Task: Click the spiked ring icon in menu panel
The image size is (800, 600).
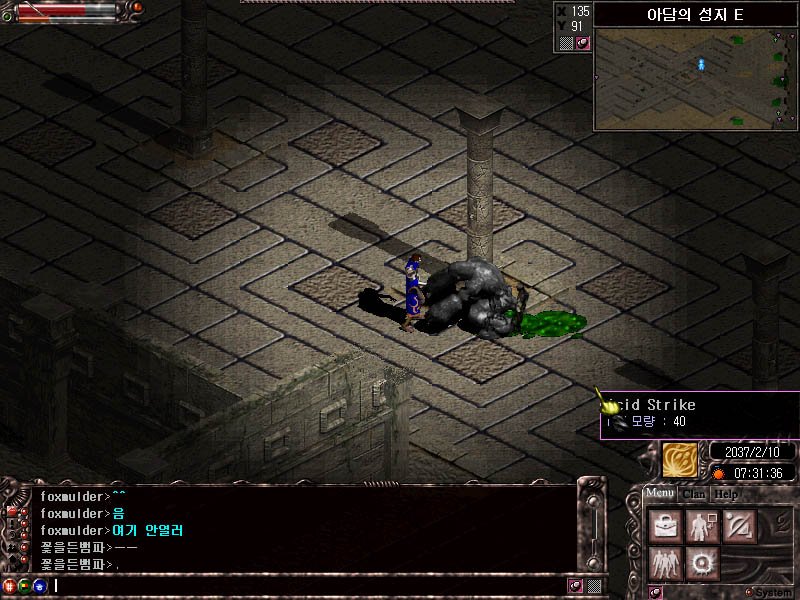Action: pyautogui.click(x=703, y=564)
